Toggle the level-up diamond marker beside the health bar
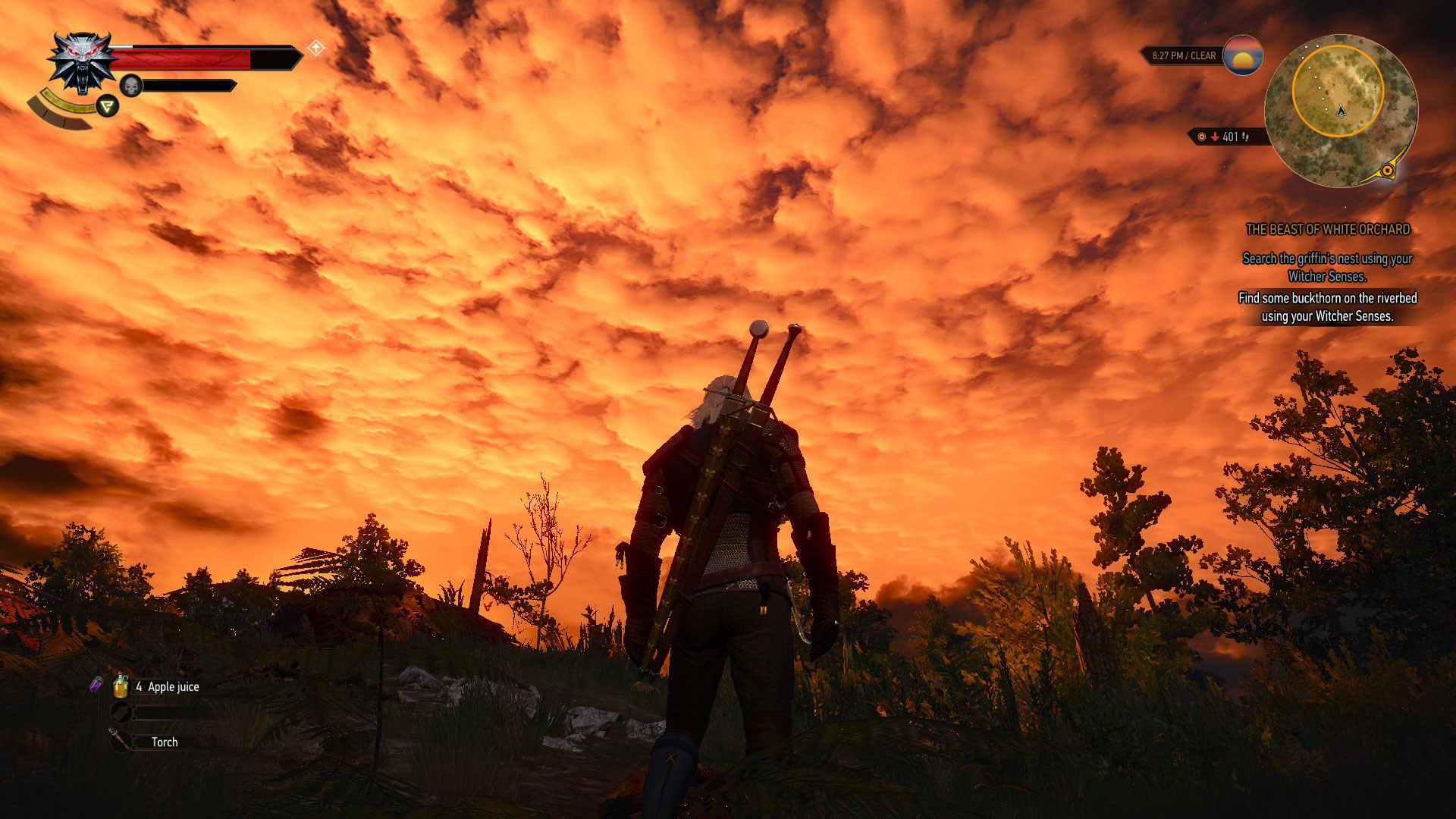Image resolution: width=1456 pixels, height=819 pixels. click(x=316, y=47)
